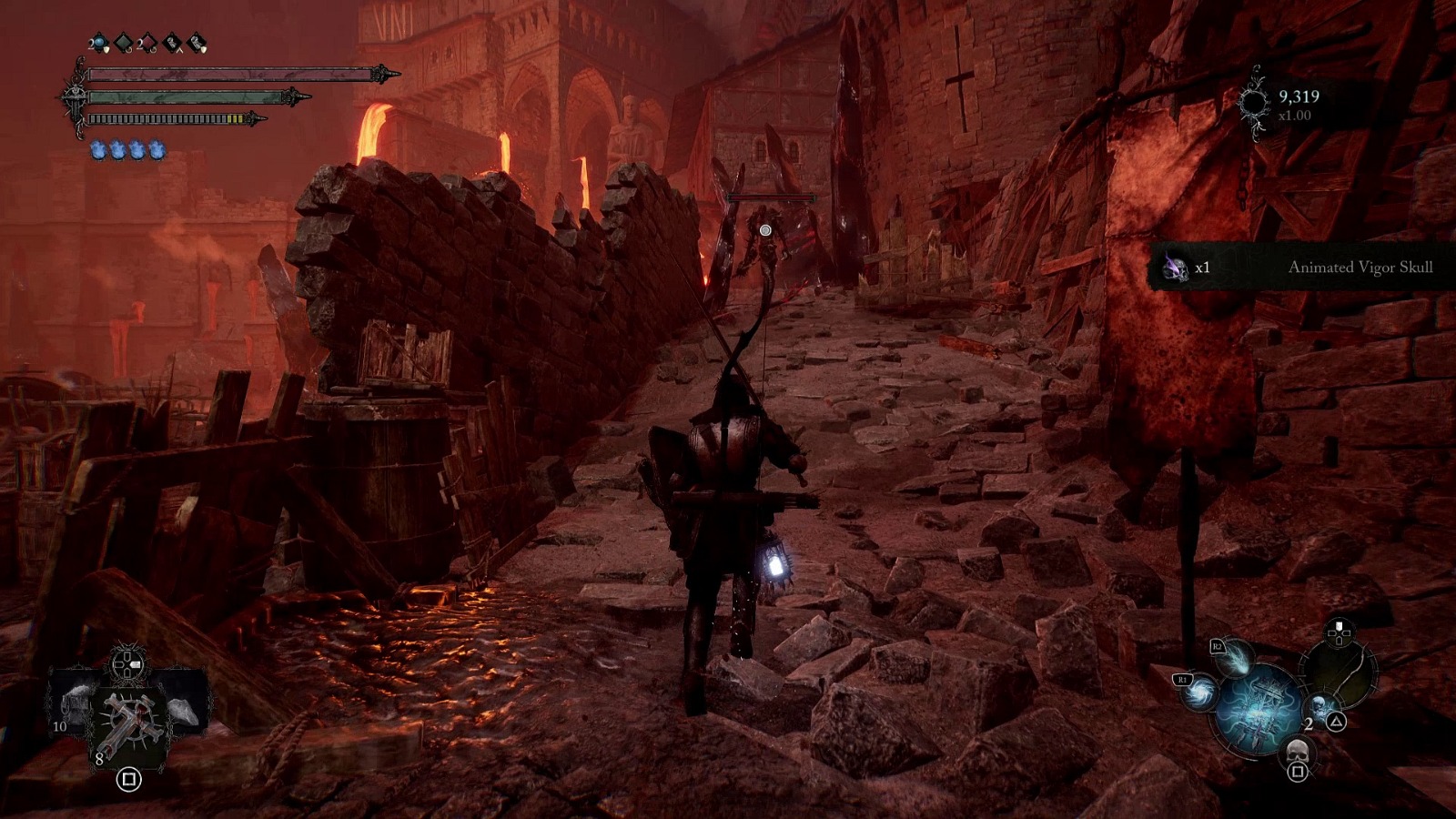Select the R1 spell on the ability wheel
The image size is (1456, 819).
click(1198, 694)
